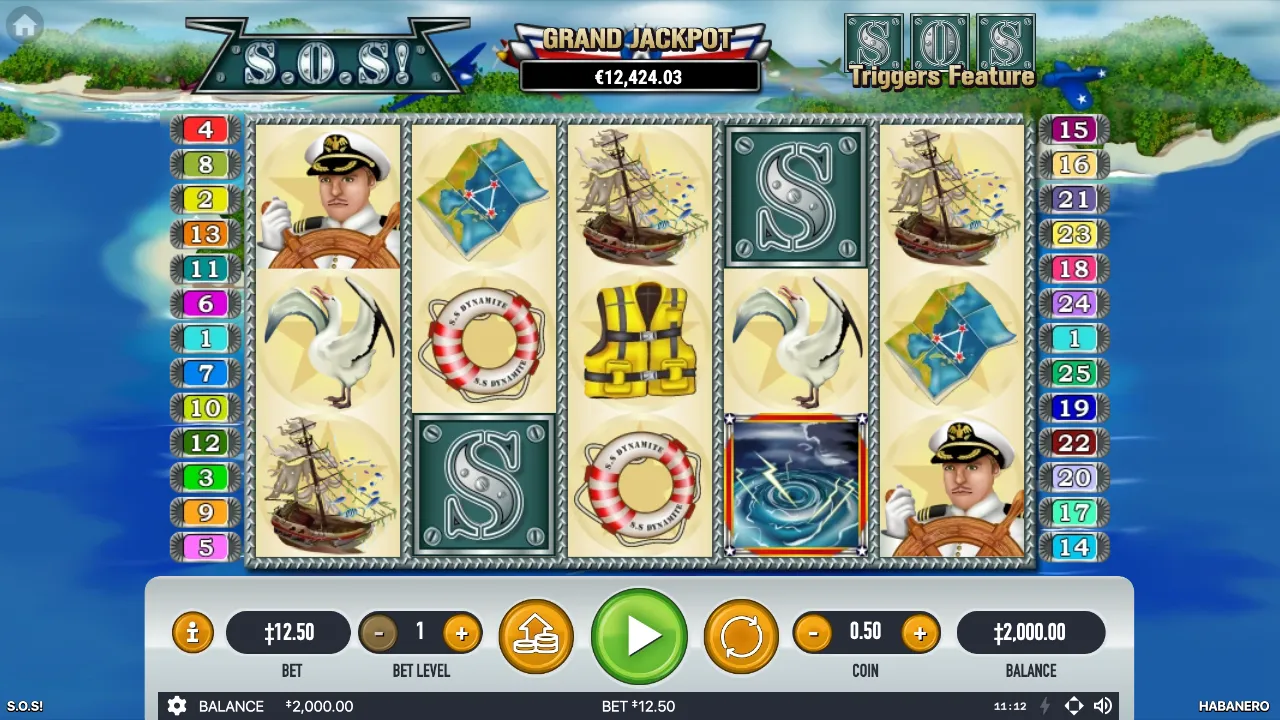
Task: Highlight payline 15 marker
Action: click(x=1074, y=130)
